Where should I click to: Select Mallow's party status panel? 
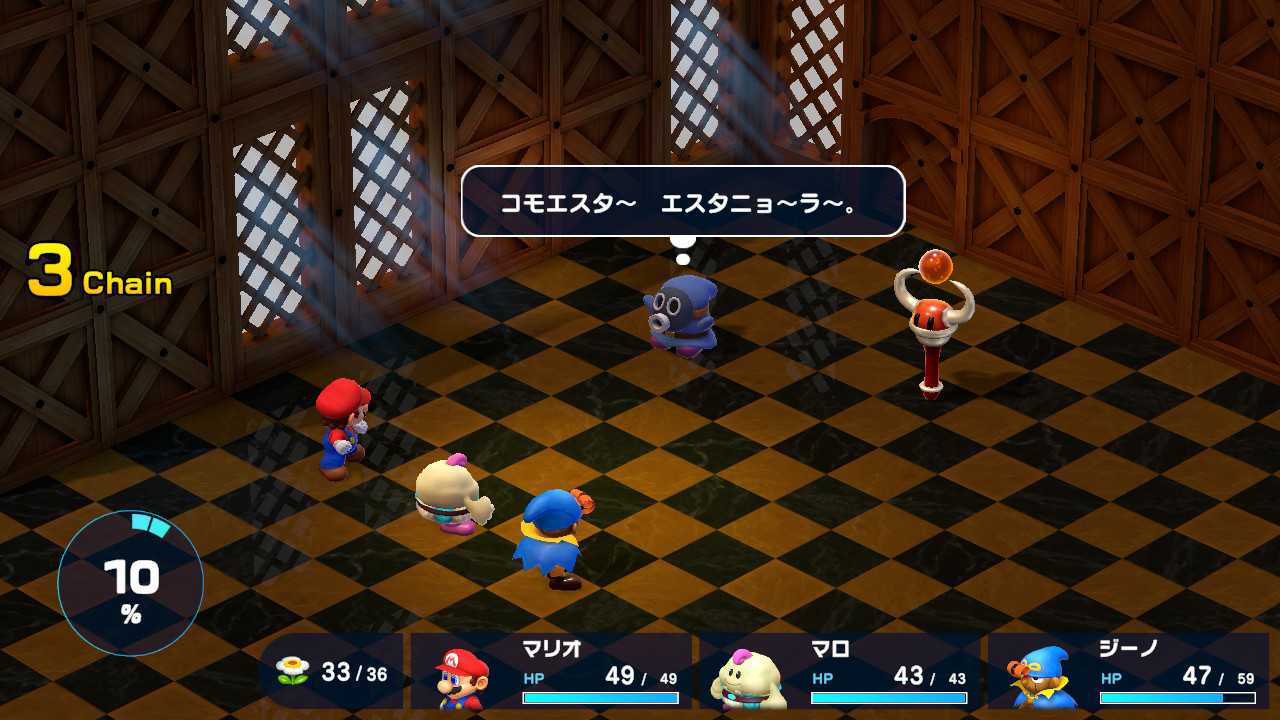[838, 671]
